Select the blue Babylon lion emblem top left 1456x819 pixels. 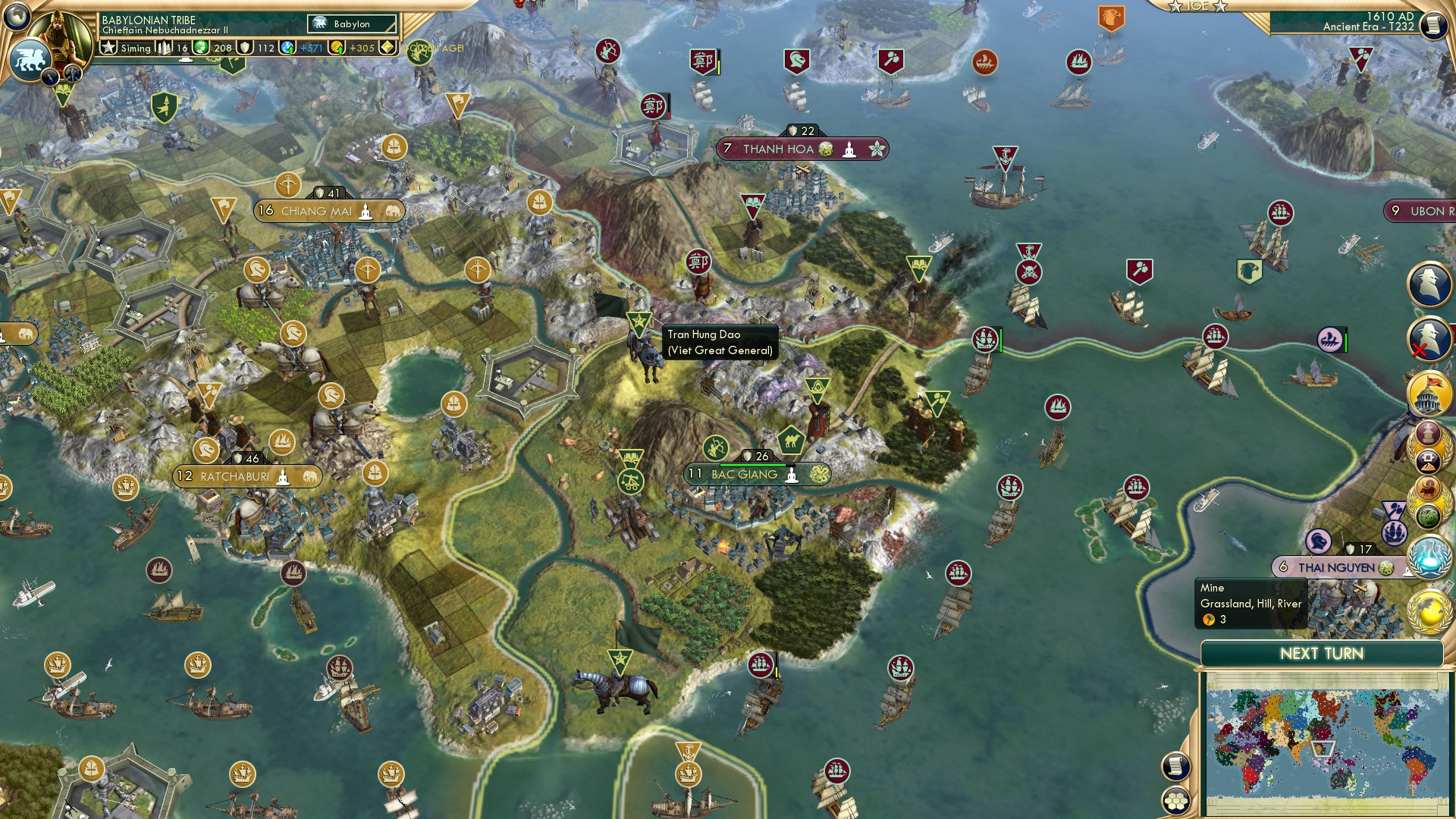(30, 59)
